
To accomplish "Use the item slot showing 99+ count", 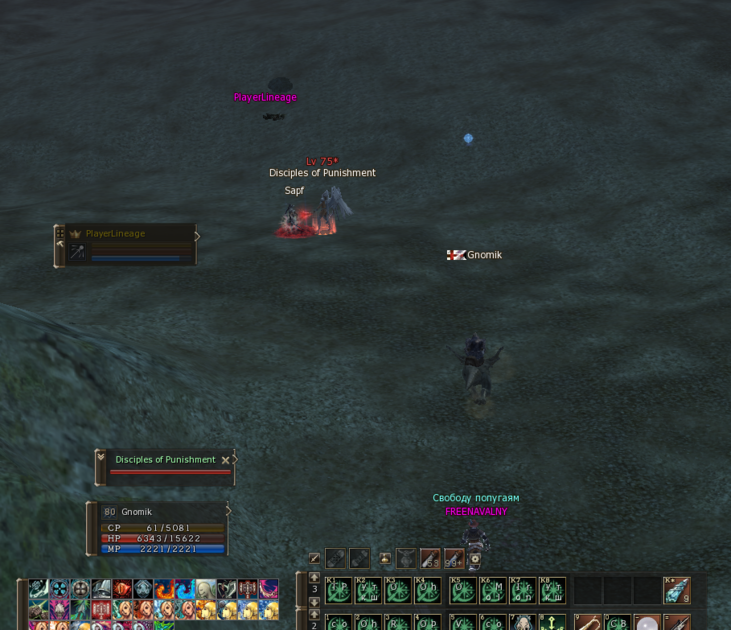I will point(454,559).
